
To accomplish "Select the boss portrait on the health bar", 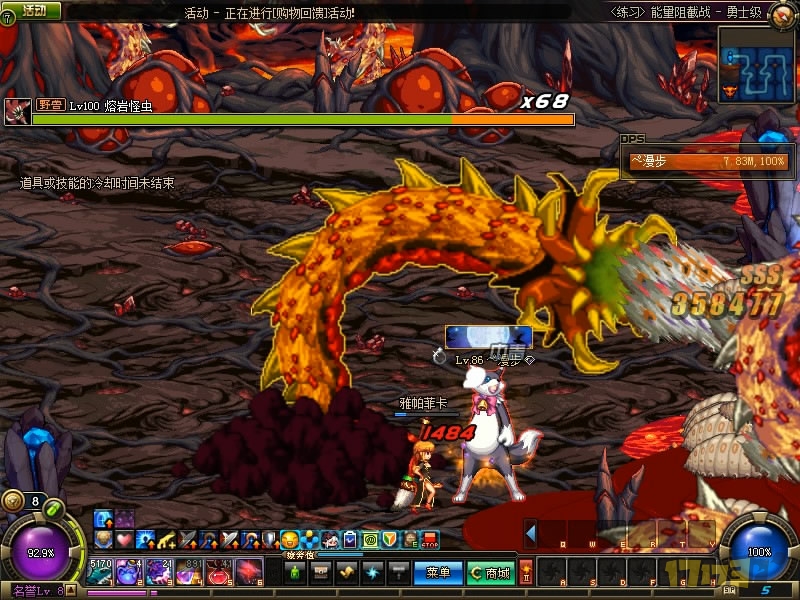I will pyautogui.click(x=17, y=110).
